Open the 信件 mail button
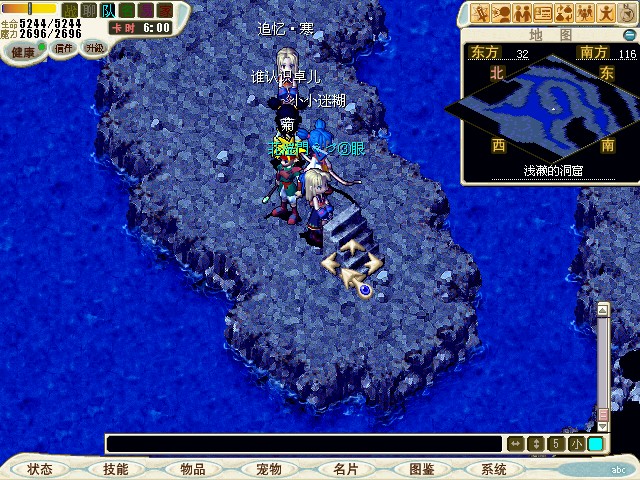This screenshot has height=480, width=640. (64, 48)
